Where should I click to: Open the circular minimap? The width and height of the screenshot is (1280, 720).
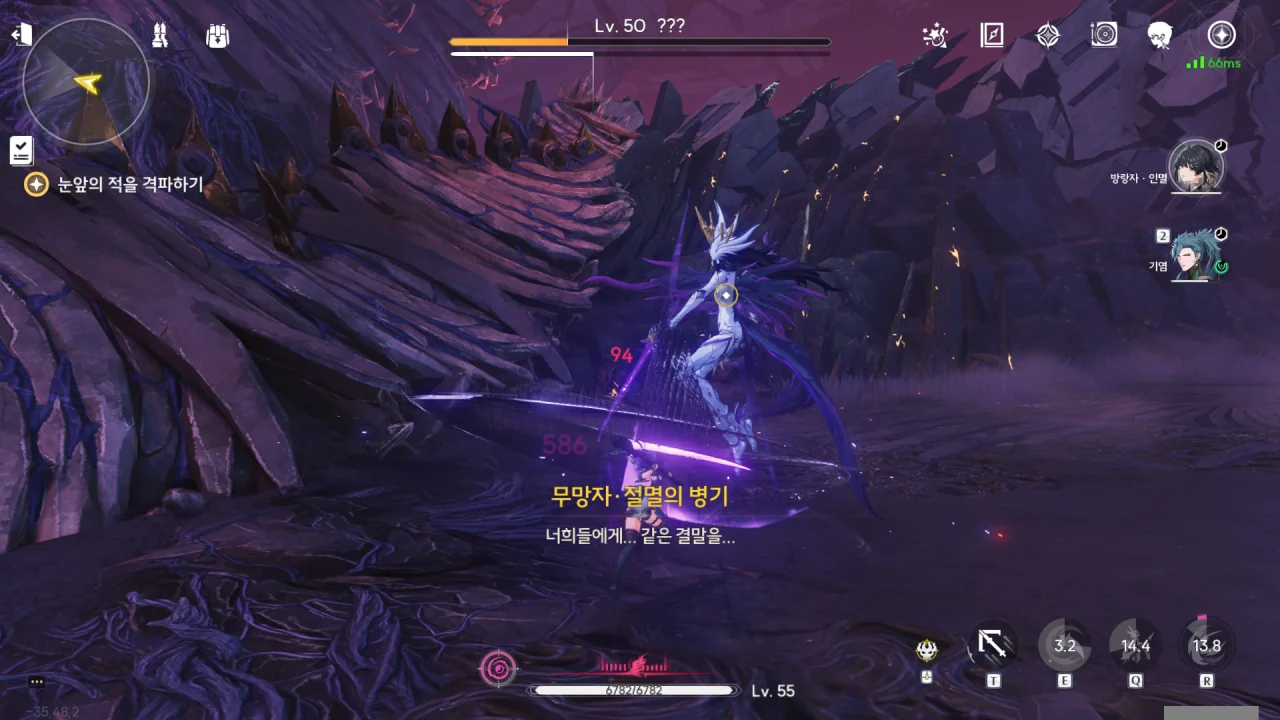tap(86, 82)
